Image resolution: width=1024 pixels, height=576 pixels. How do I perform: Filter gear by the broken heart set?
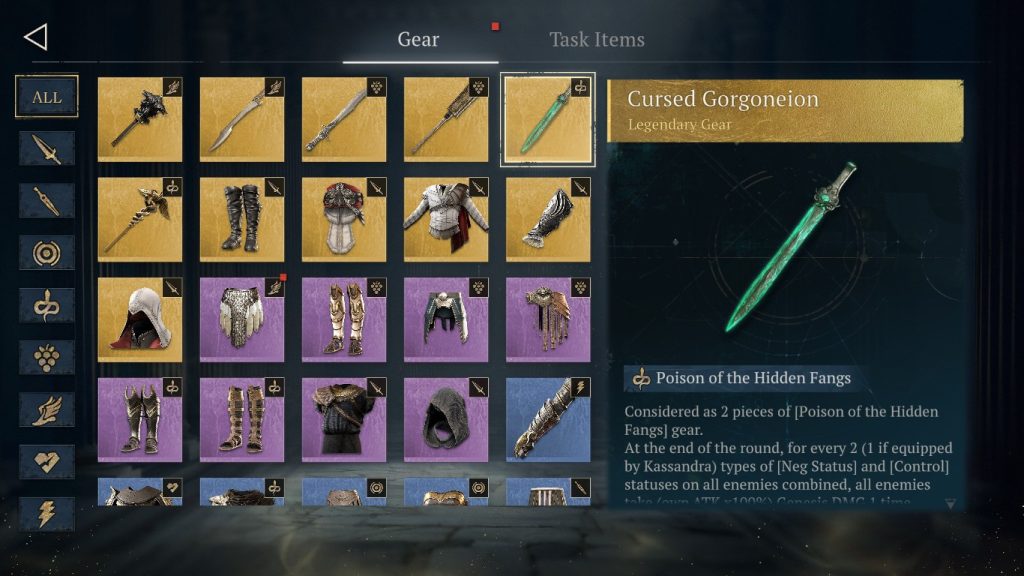[x=47, y=461]
